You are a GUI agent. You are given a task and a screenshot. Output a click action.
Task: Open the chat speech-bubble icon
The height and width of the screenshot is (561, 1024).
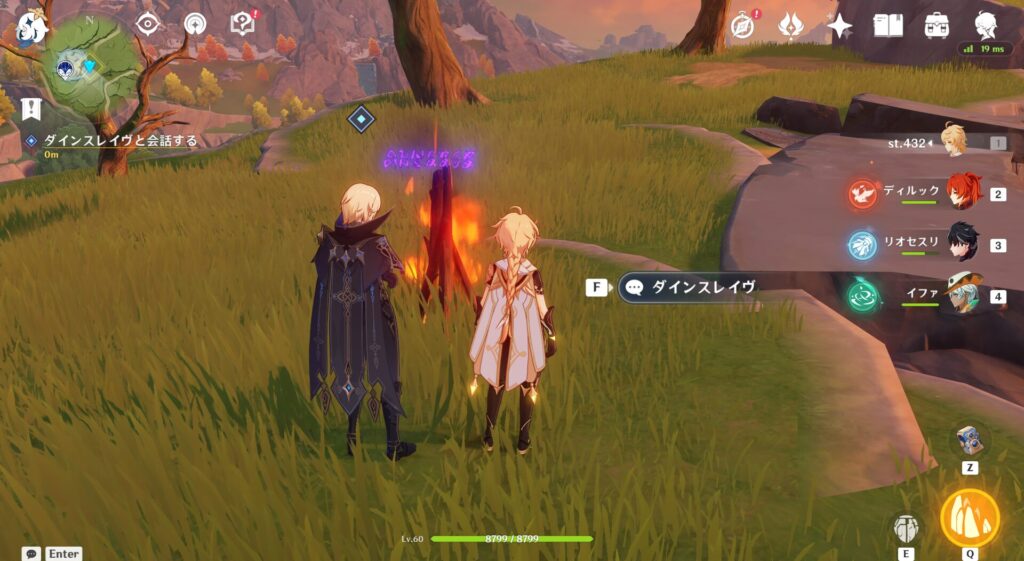[x=31, y=553]
